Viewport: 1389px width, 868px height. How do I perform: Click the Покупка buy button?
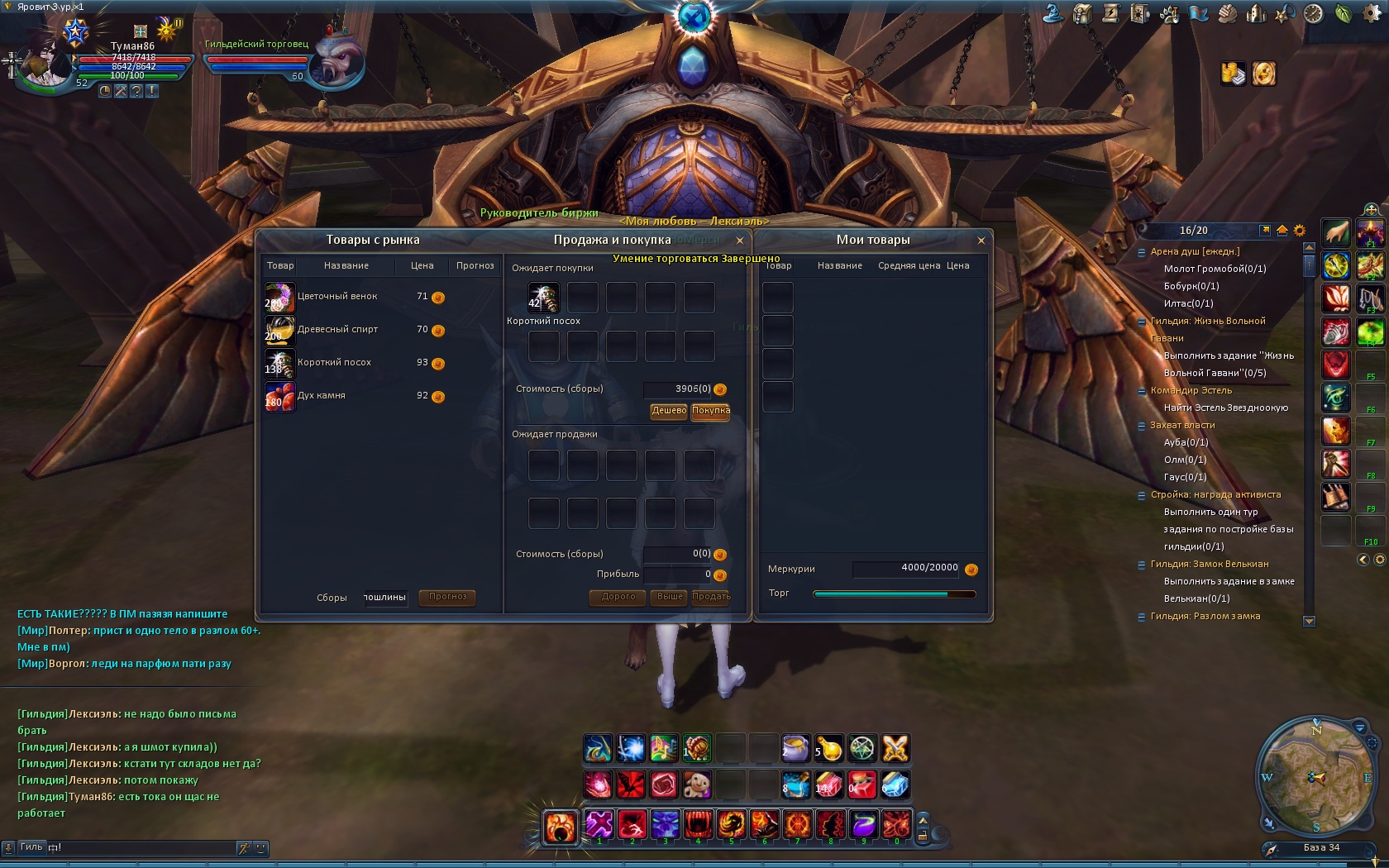(710, 411)
